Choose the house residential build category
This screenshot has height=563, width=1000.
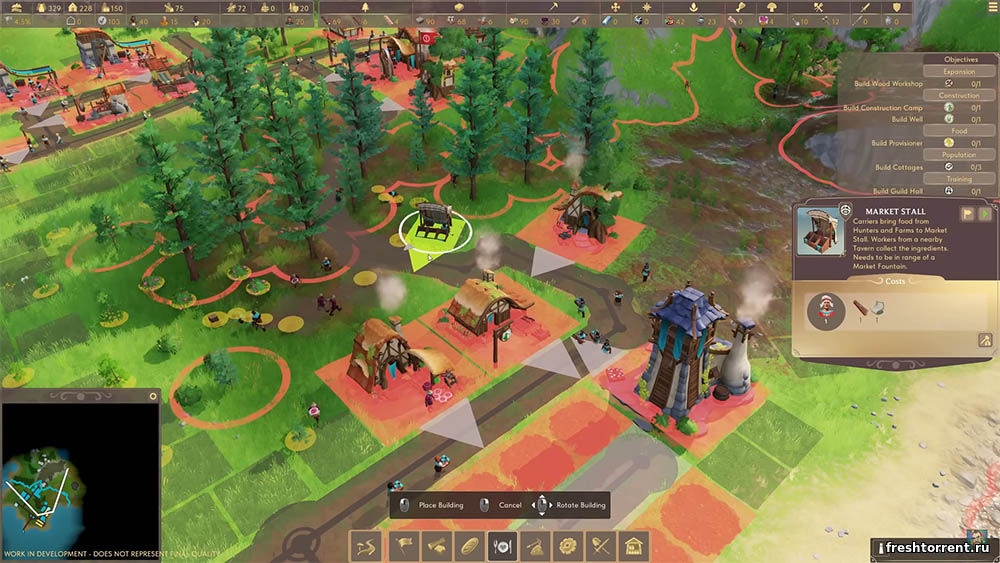pyautogui.click(x=633, y=546)
